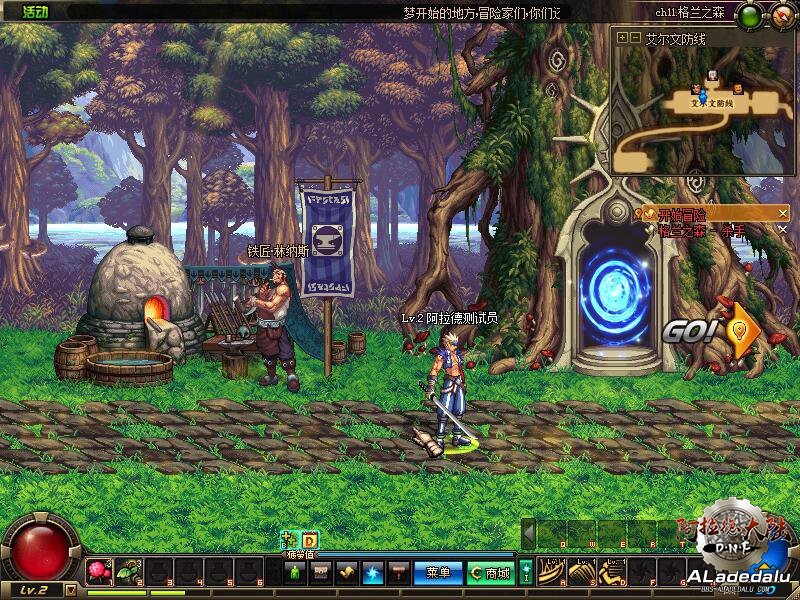
Task: Open the signpost icon in the menu bar
Action: click(x=398, y=573)
